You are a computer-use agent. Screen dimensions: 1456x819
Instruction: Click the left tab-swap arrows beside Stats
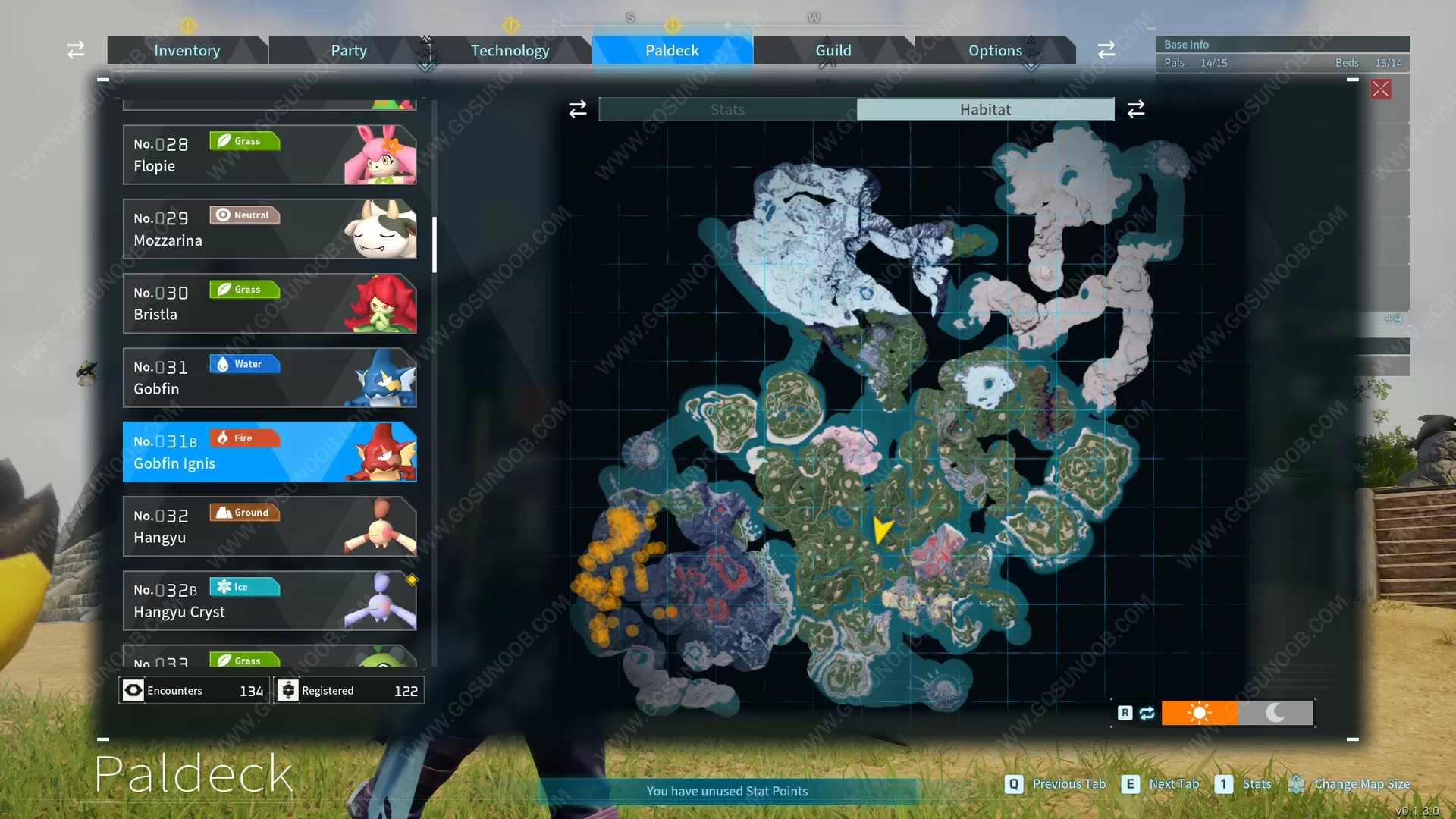(577, 108)
